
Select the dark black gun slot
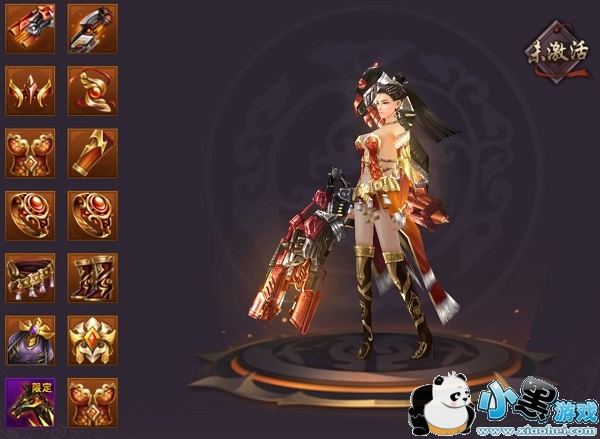tap(92, 28)
